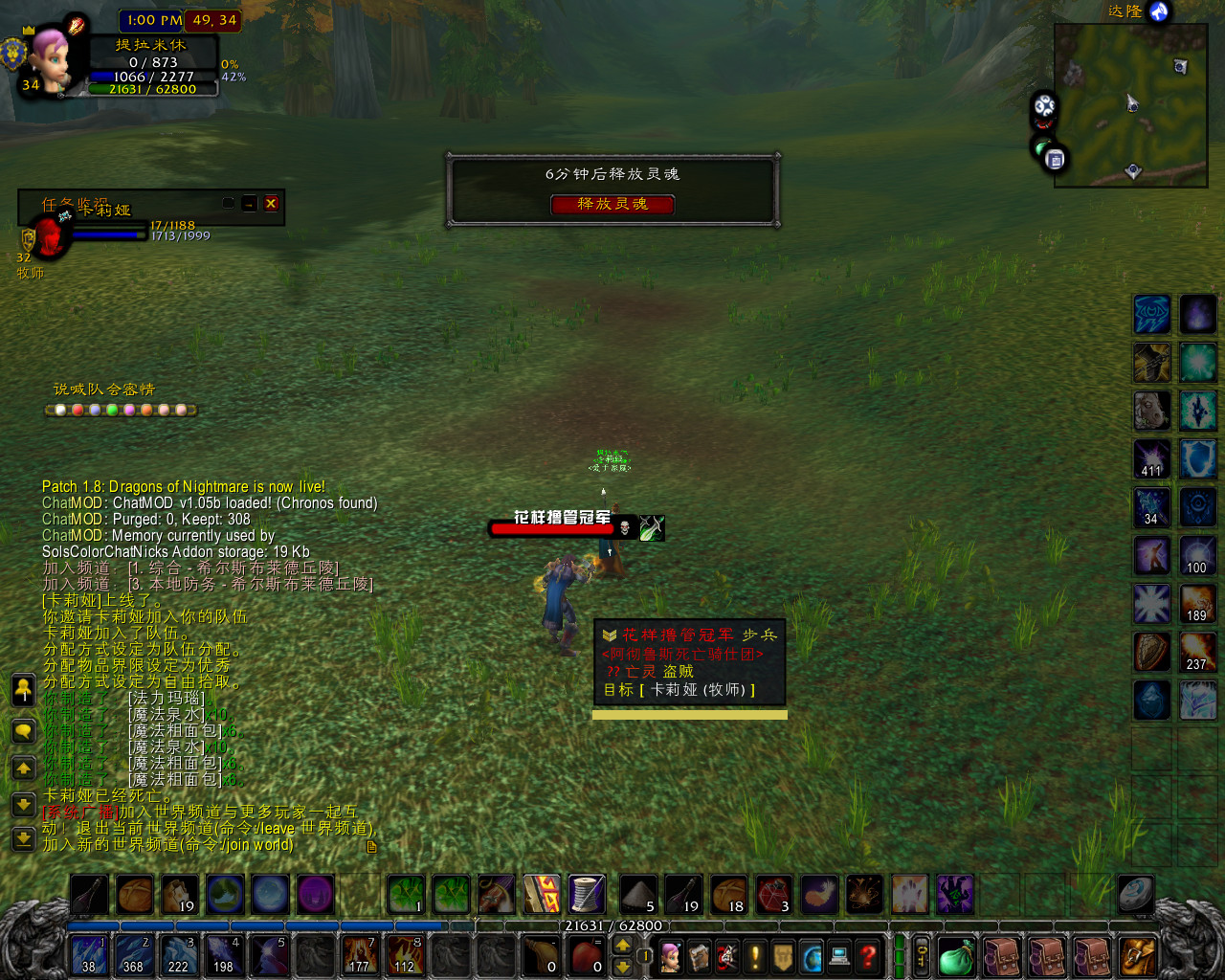Toggle the yellow social icon above the chat arrows

[x=23, y=690]
